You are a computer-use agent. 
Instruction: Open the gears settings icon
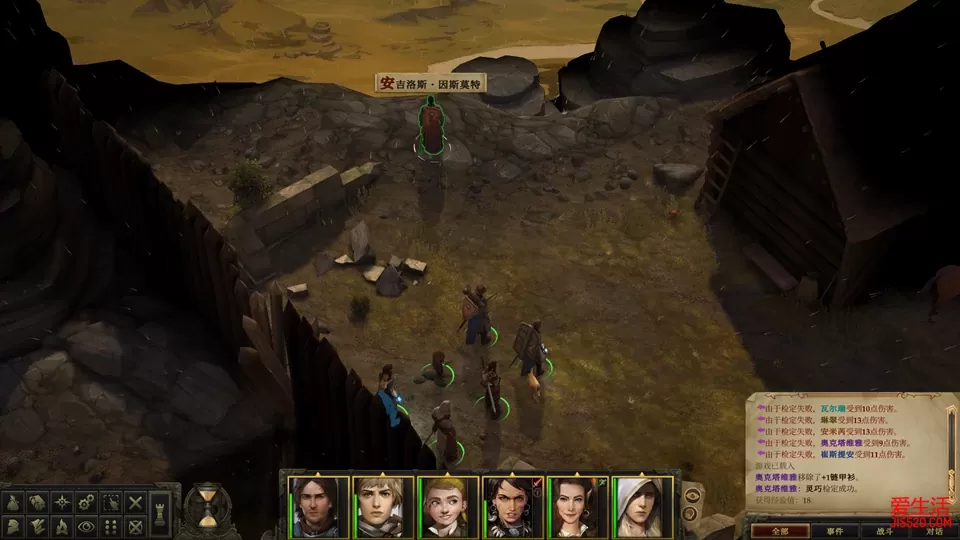pos(87,501)
